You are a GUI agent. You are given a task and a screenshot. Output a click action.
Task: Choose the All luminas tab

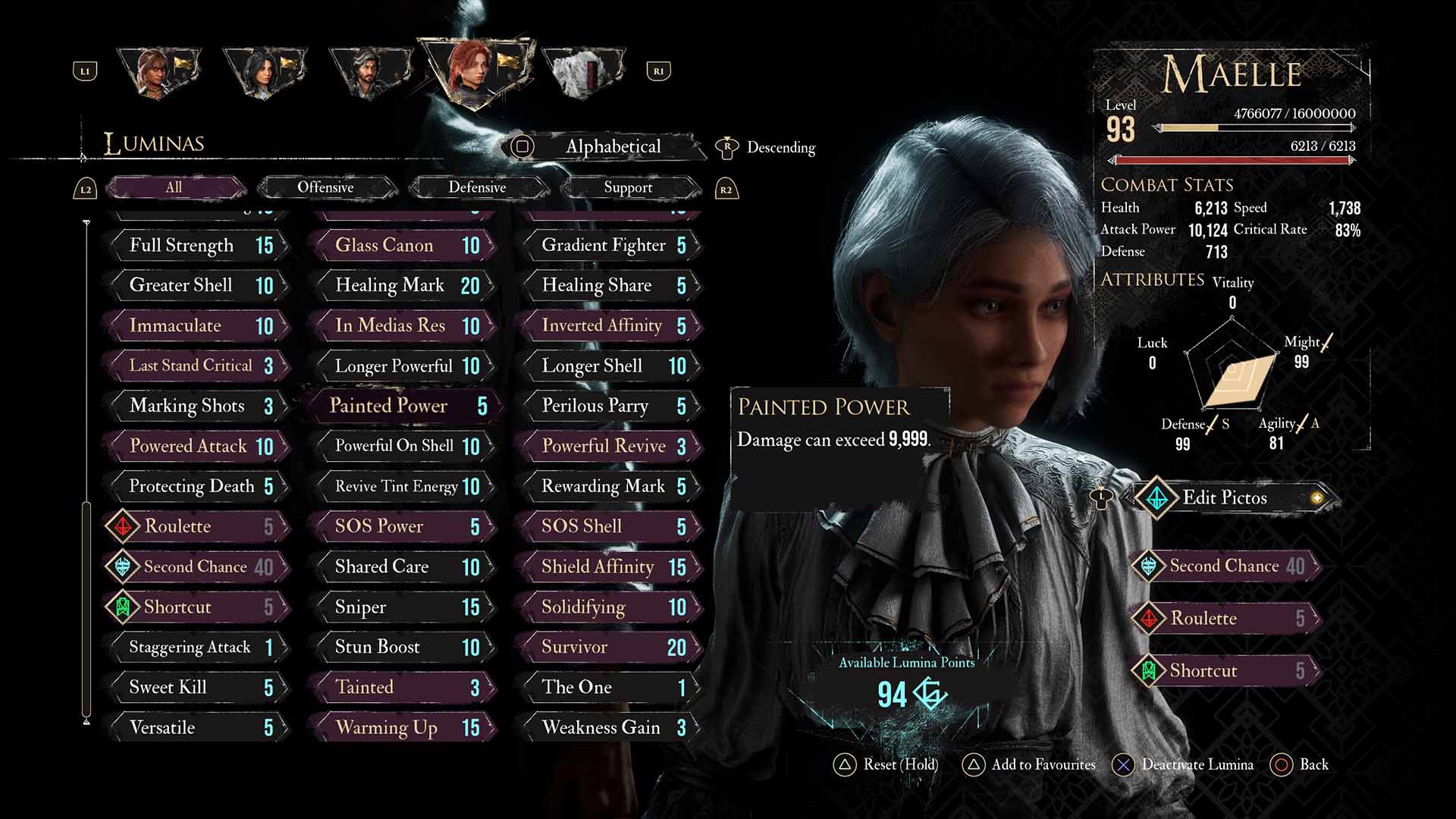[174, 187]
